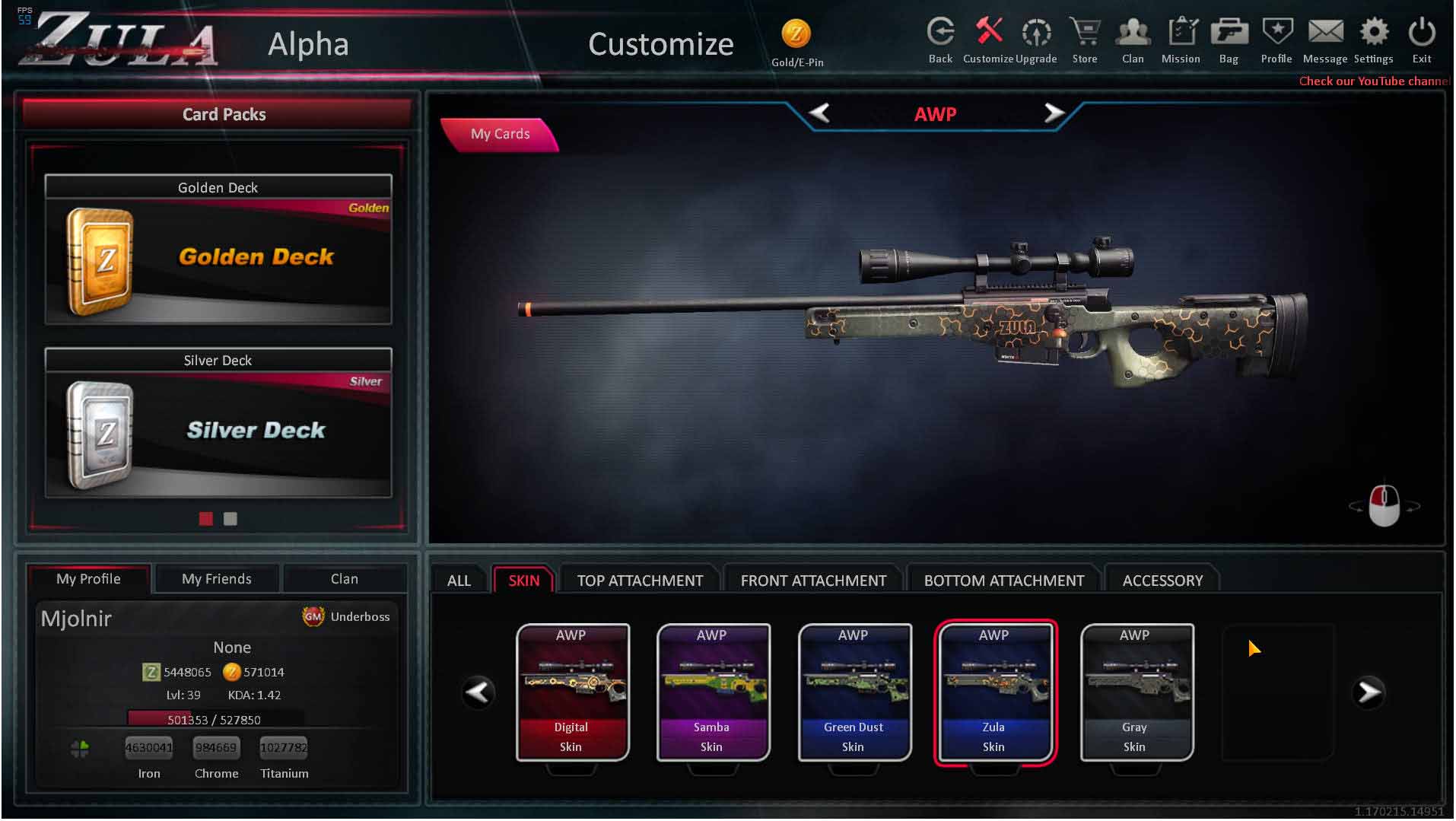Viewport: 1456px width, 821px height.
Task: Show the next page of skin cards
Action: (x=1369, y=692)
